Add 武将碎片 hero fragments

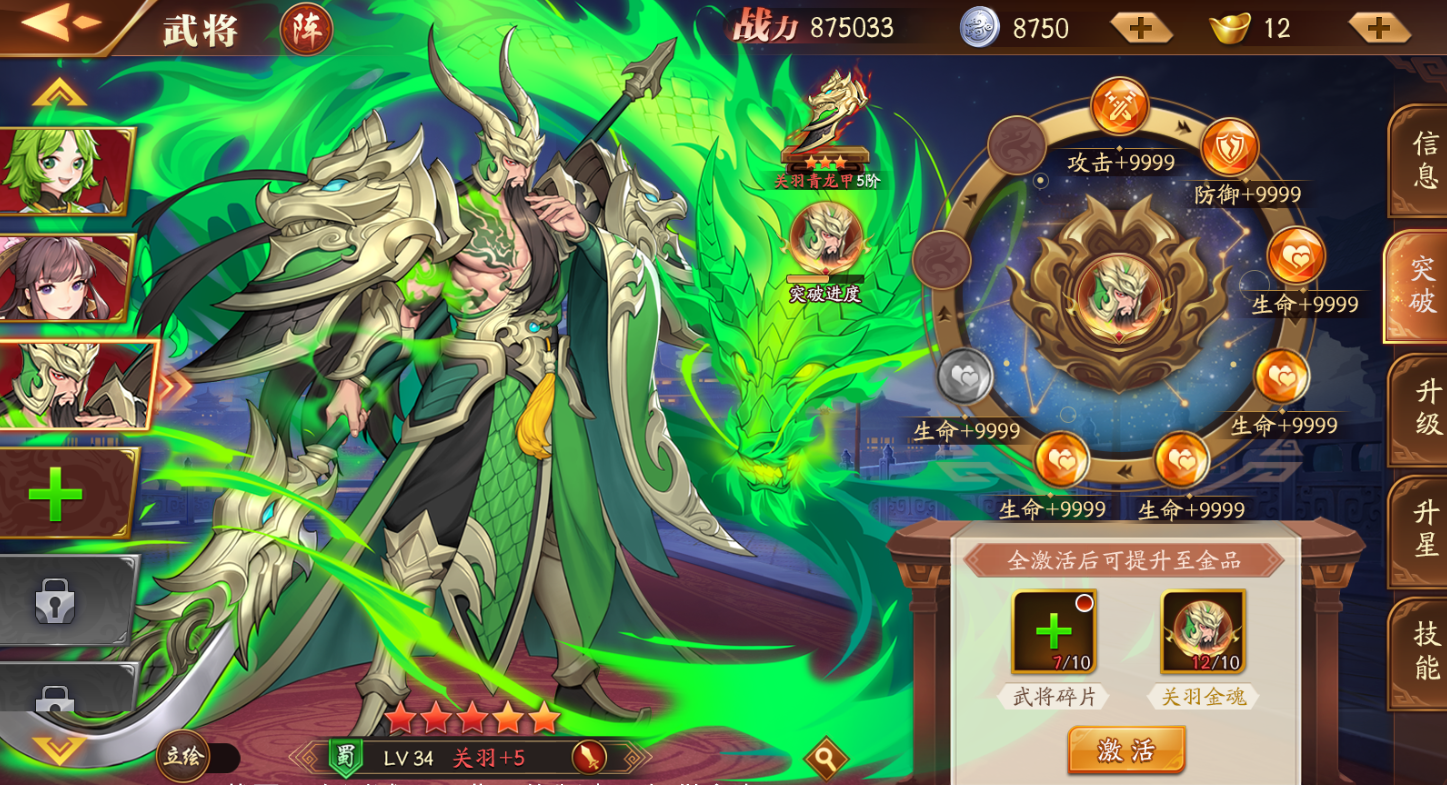(1054, 632)
